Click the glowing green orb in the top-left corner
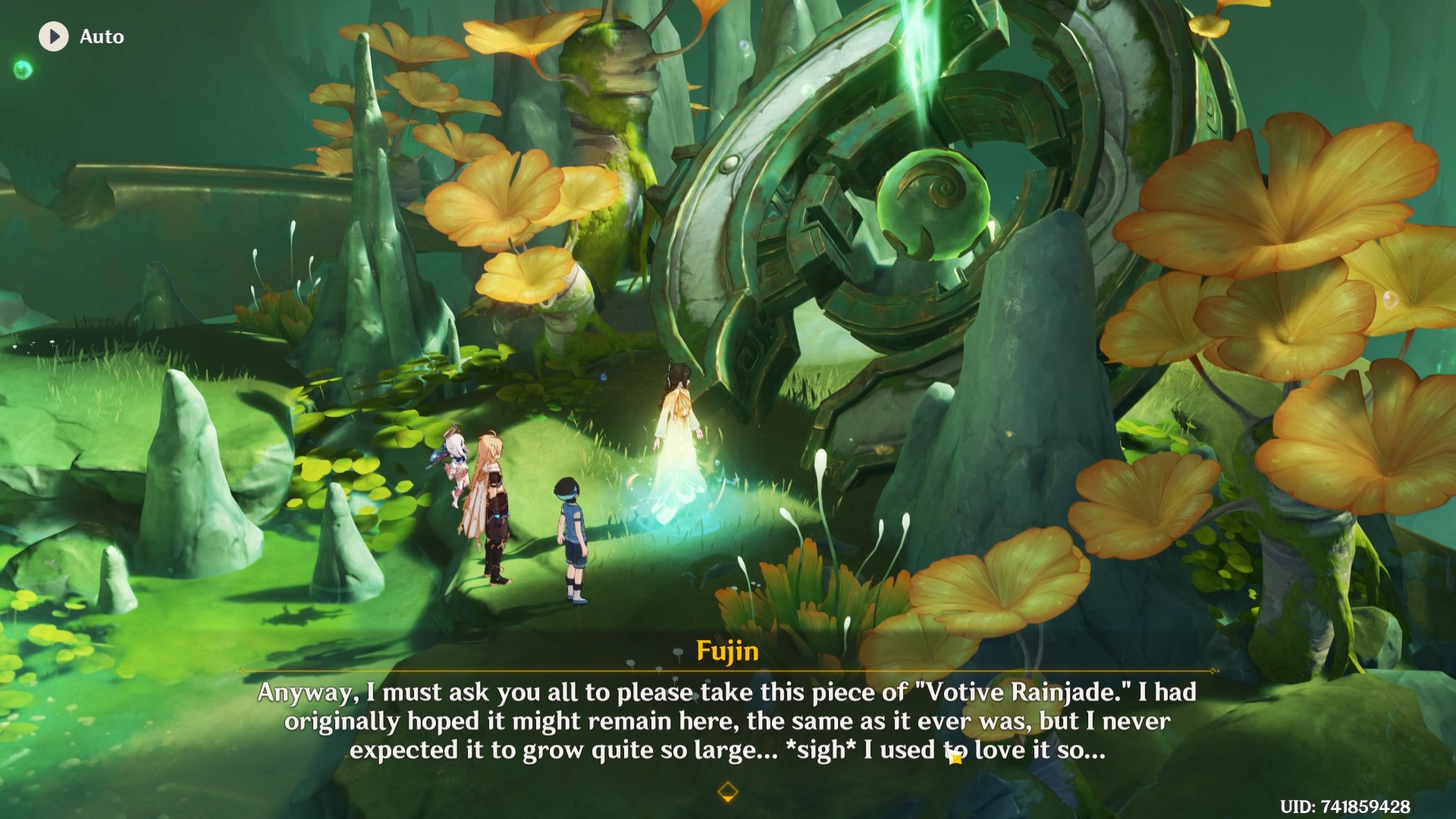Image resolution: width=1456 pixels, height=819 pixels. click(22, 71)
